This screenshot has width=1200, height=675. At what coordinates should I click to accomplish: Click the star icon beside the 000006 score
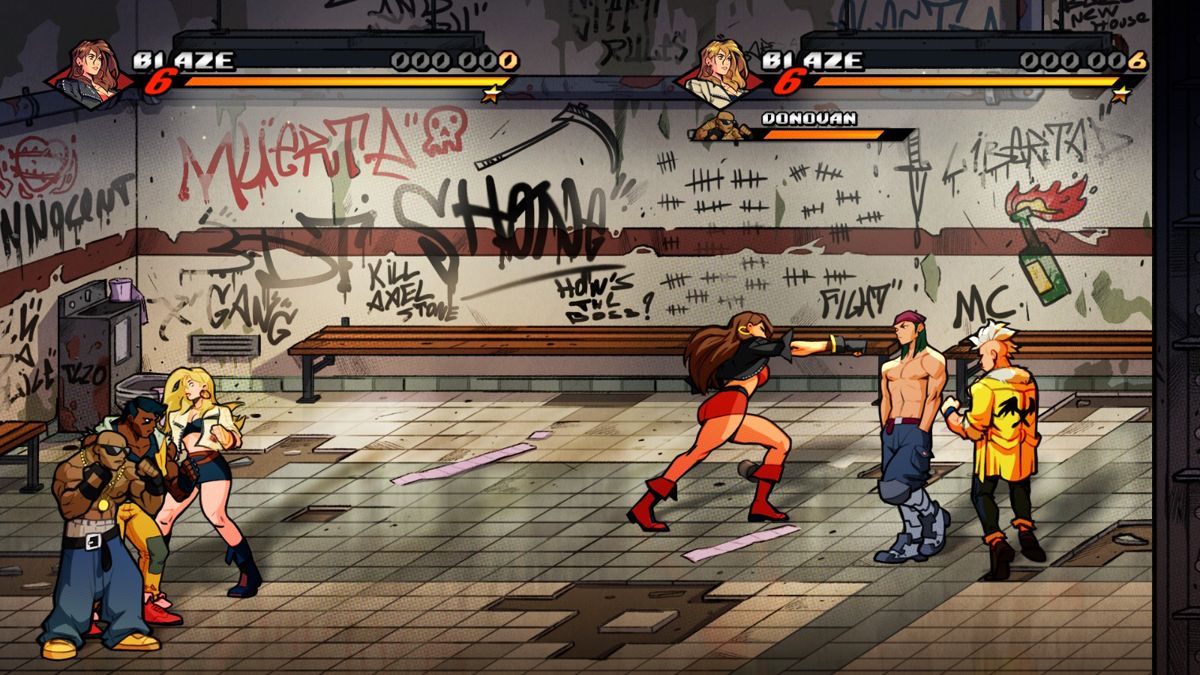click(x=1121, y=94)
